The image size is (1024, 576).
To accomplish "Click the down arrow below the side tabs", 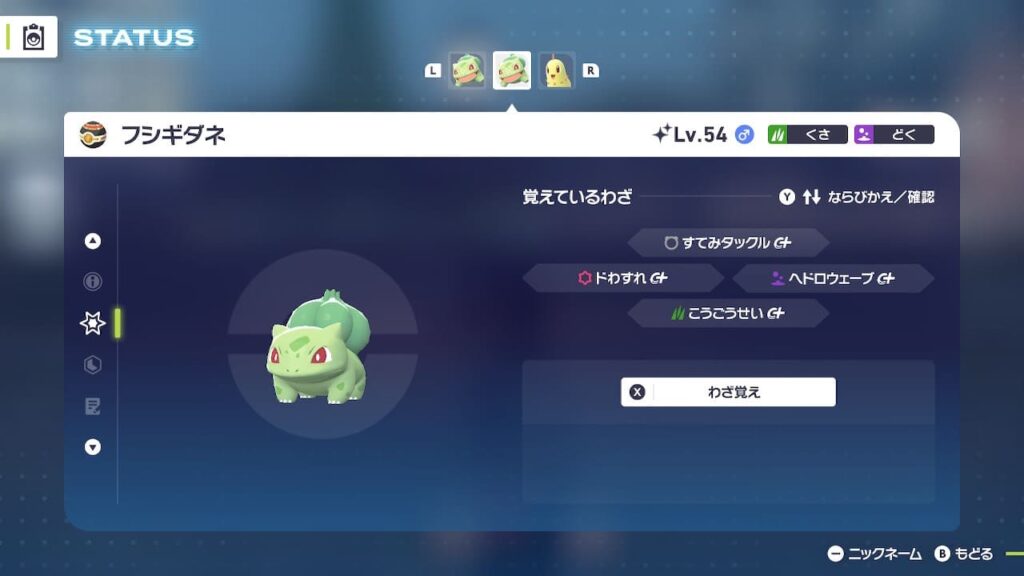I will pos(93,447).
